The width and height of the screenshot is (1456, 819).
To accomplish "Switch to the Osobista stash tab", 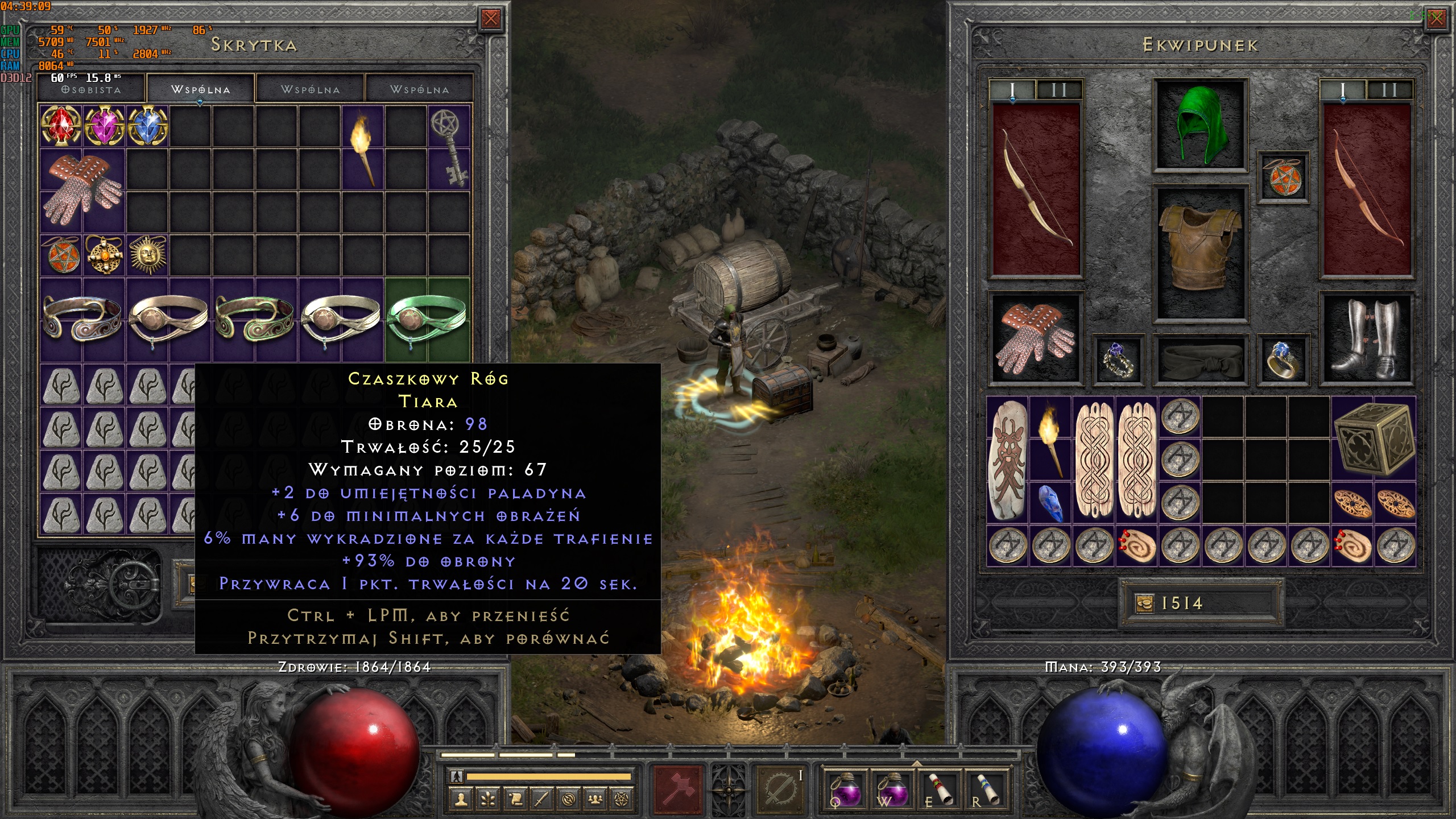I will pos(91,90).
